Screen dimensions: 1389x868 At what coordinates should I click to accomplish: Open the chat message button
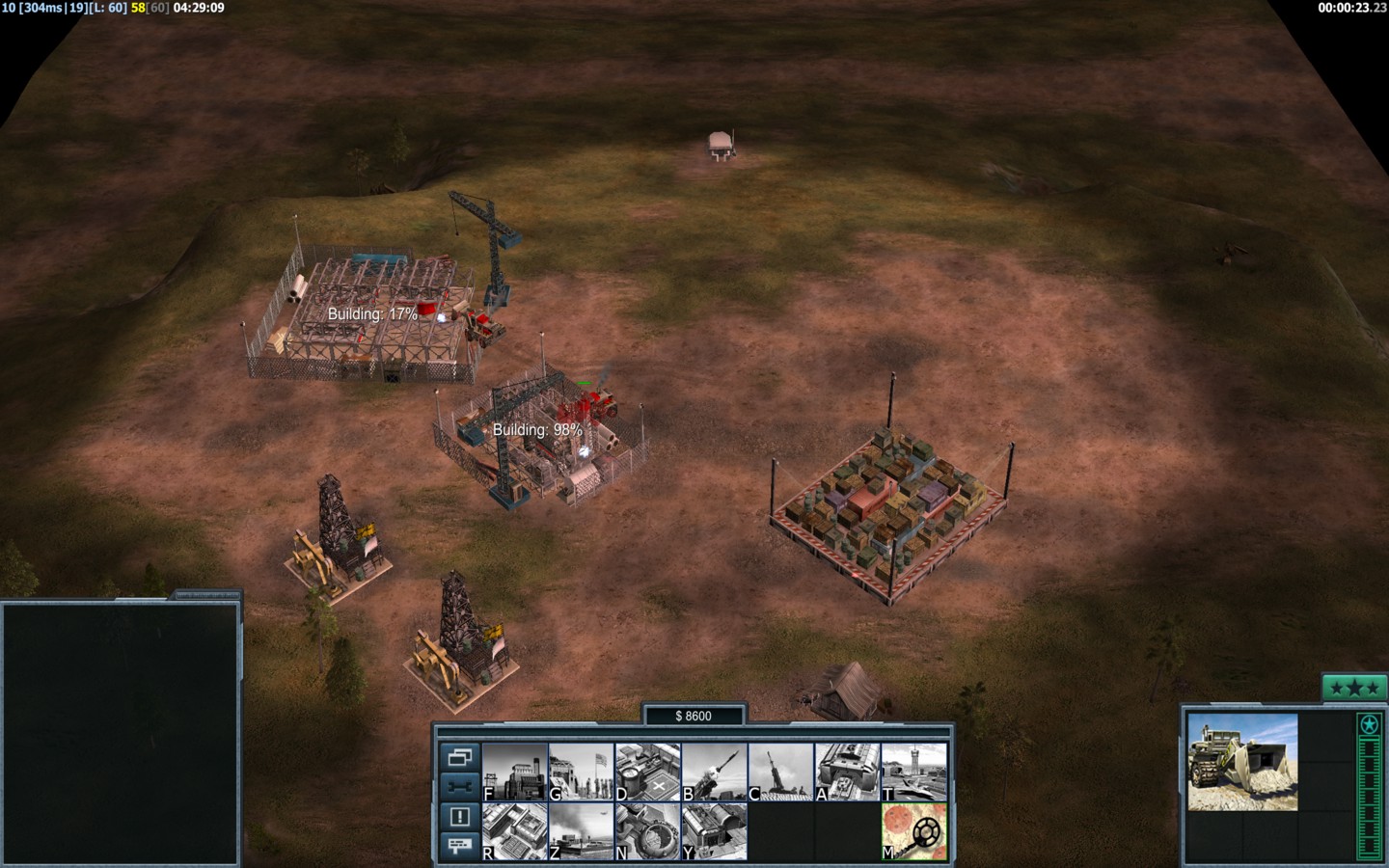coord(459,846)
